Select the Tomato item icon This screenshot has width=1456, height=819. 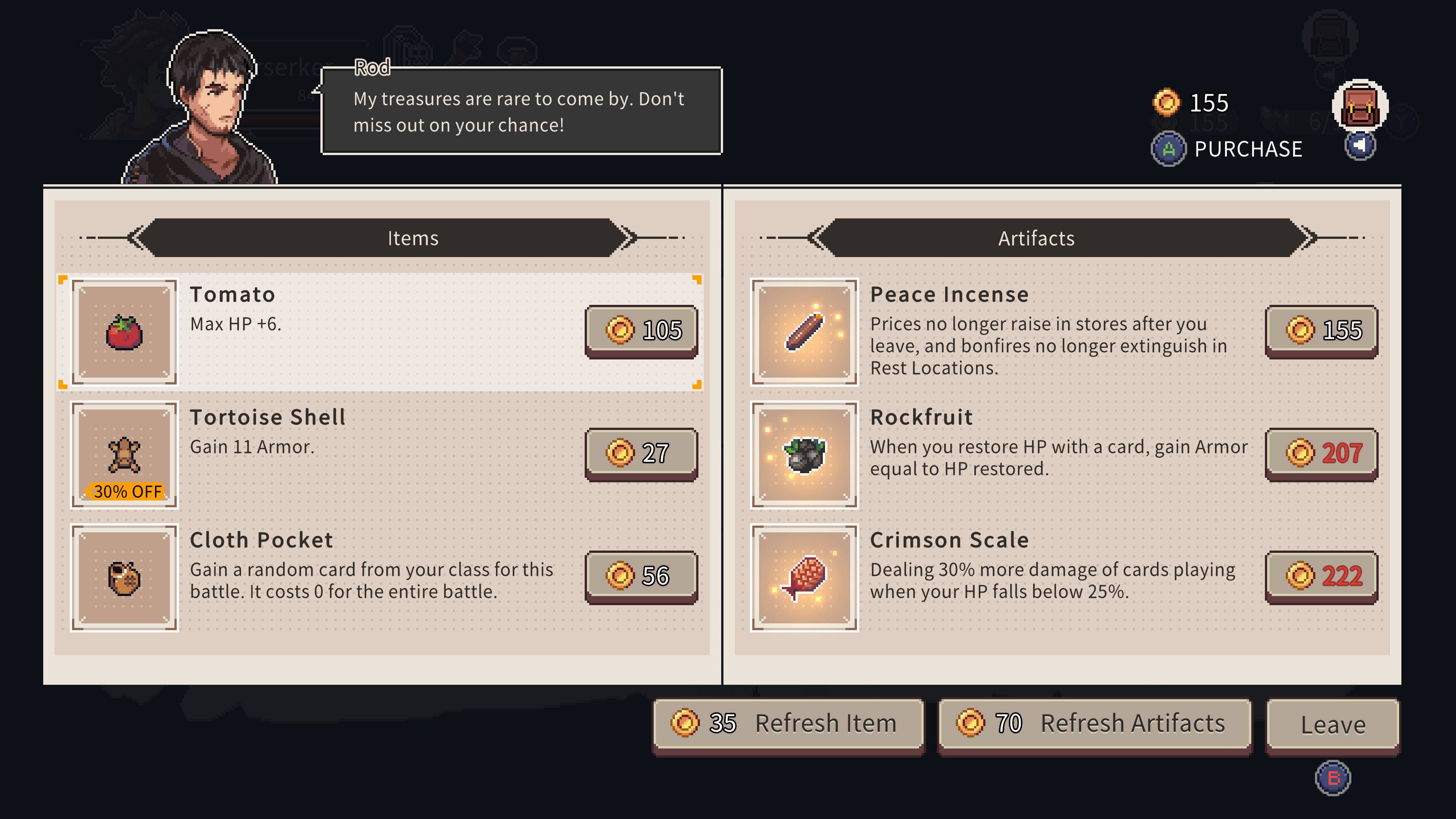click(x=124, y=332)
